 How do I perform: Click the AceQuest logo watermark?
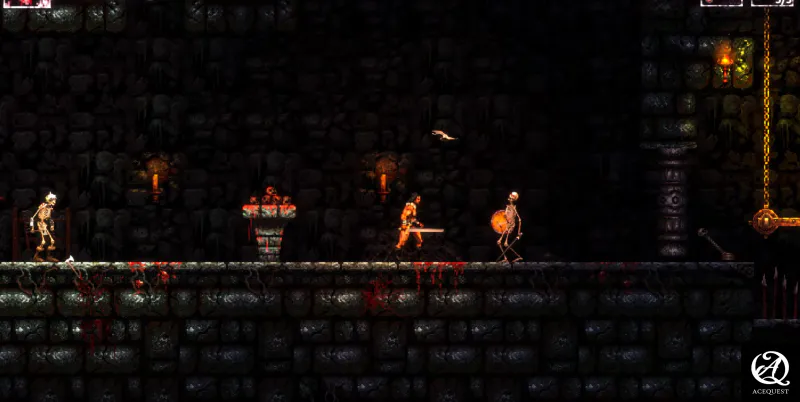click(770, 372)
